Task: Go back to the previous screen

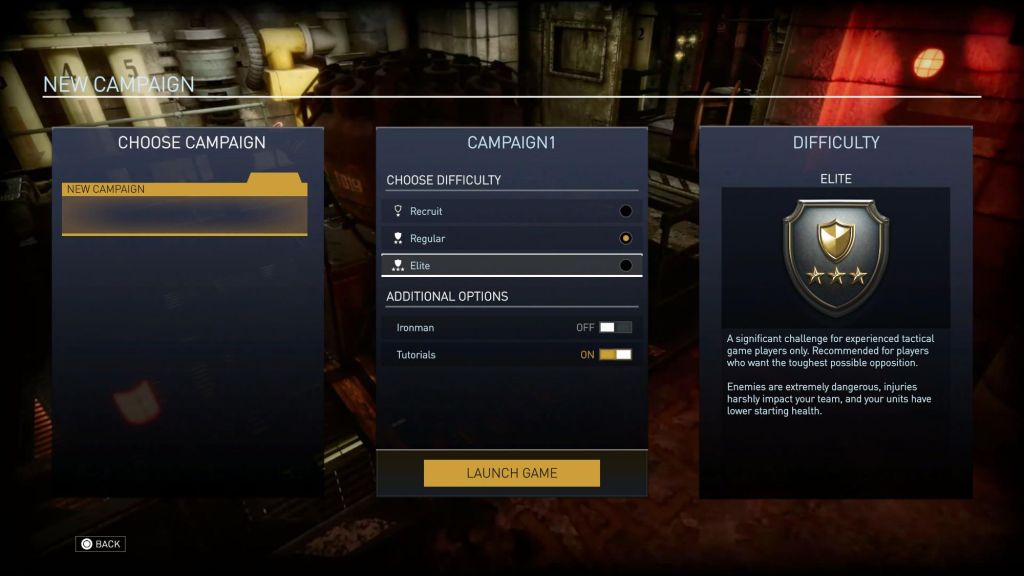Action: click(100, 544)
